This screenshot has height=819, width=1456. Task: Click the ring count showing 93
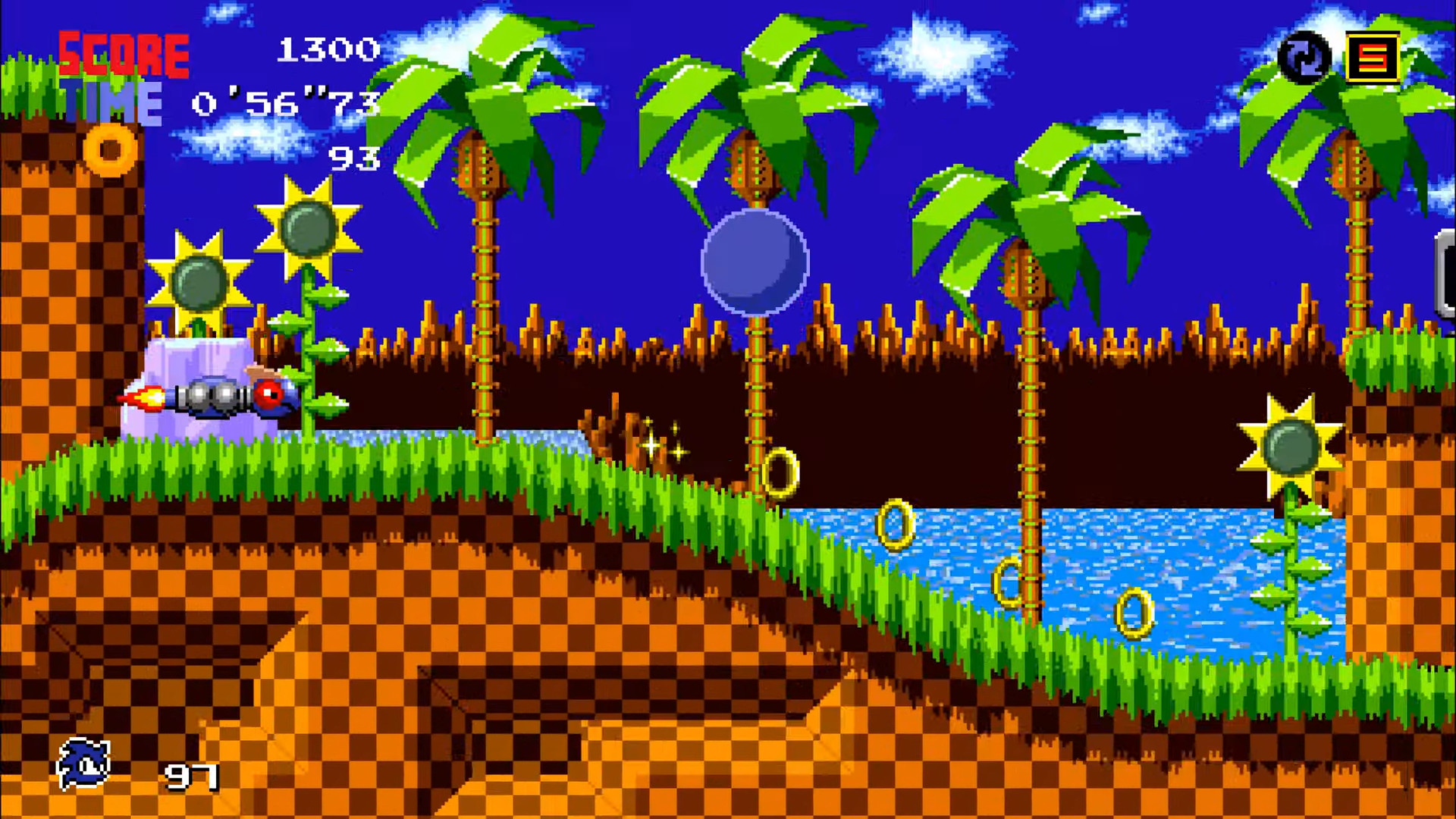click(355, 158)
